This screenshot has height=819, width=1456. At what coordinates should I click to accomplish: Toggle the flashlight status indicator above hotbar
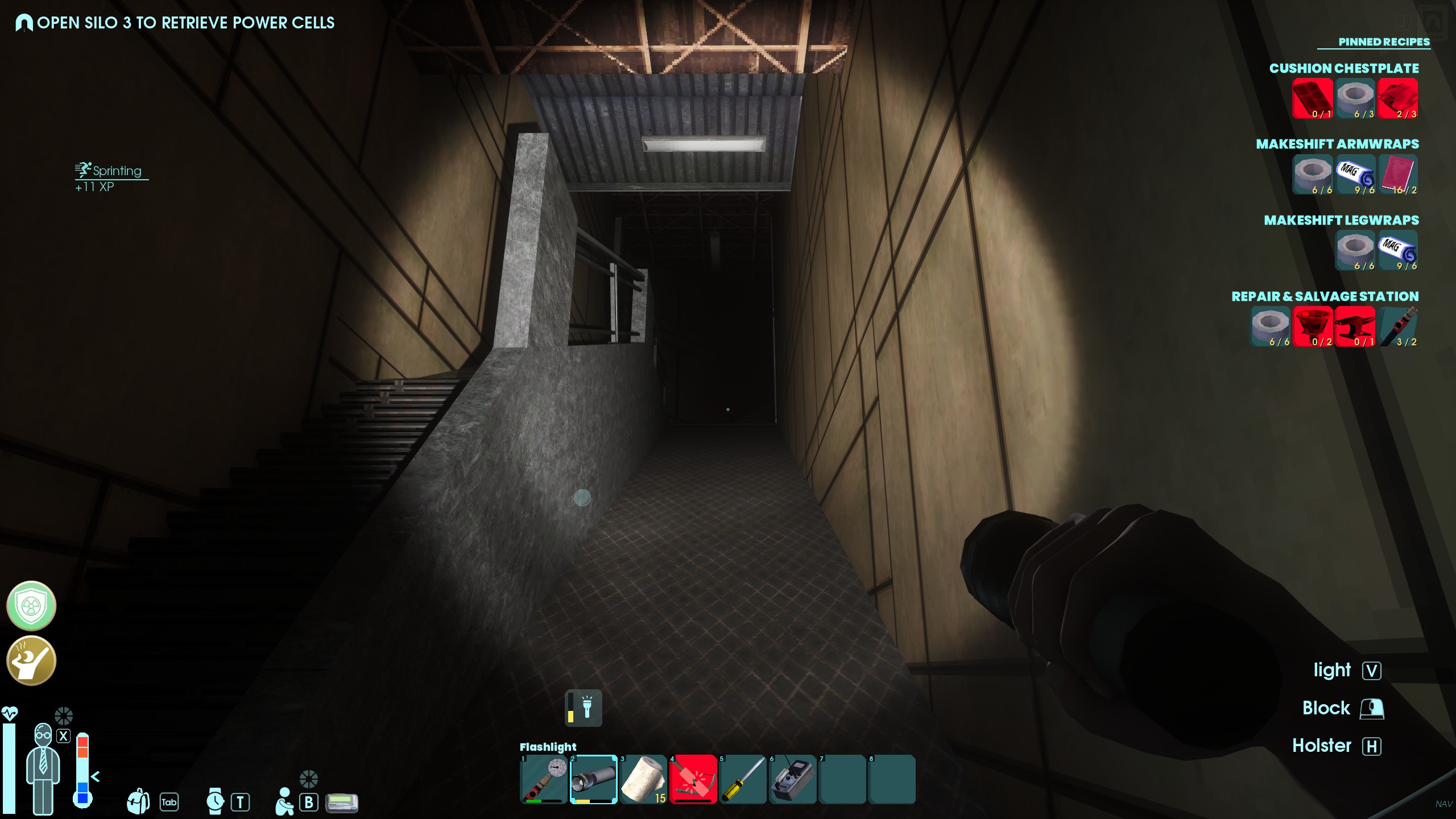pyautogui.click(x=584, y=708)
